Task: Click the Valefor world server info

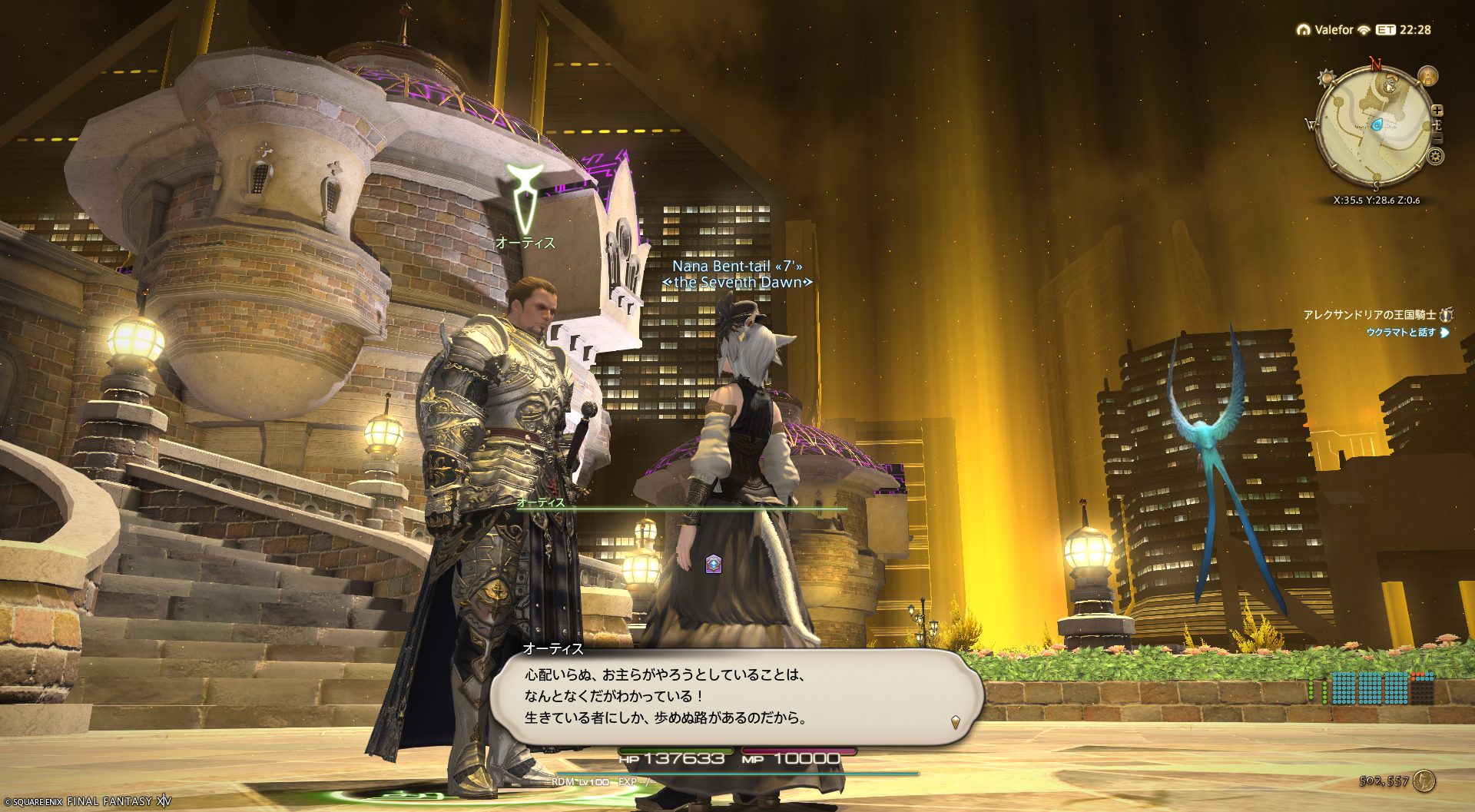Action: point(1333,30)
